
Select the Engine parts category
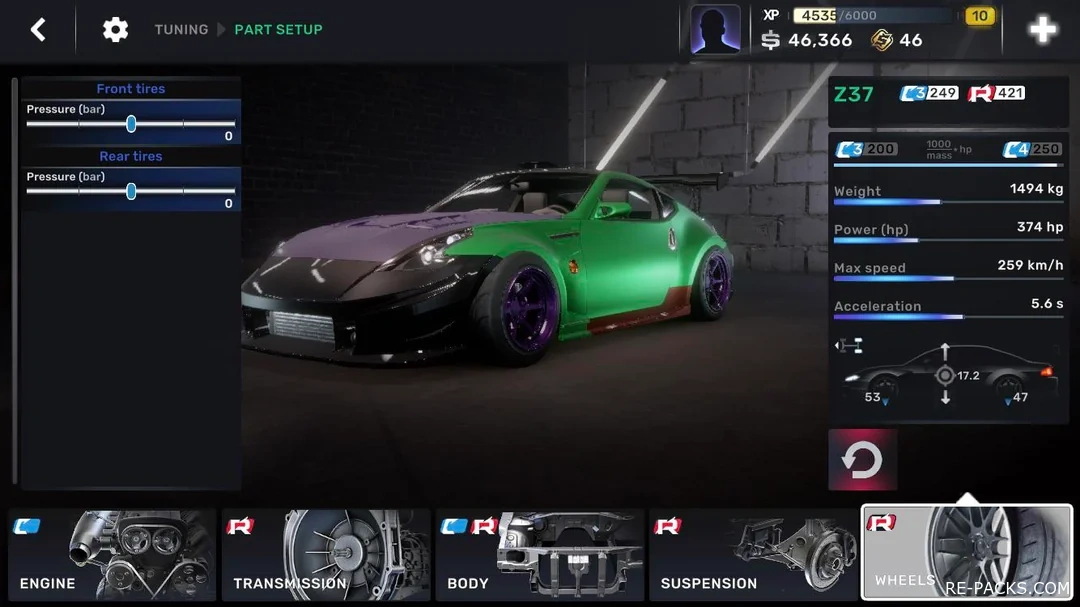click(112, 555)
